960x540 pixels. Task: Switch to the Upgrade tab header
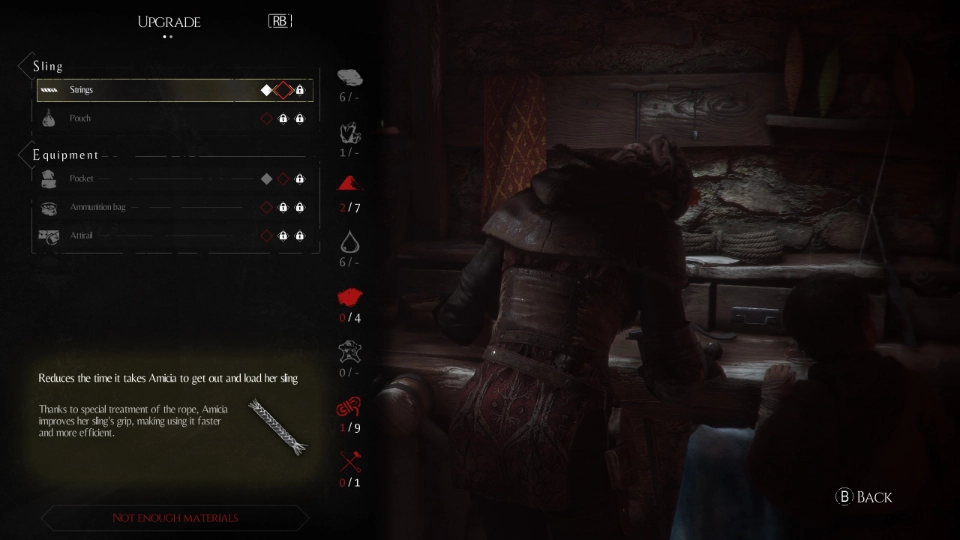169,22
